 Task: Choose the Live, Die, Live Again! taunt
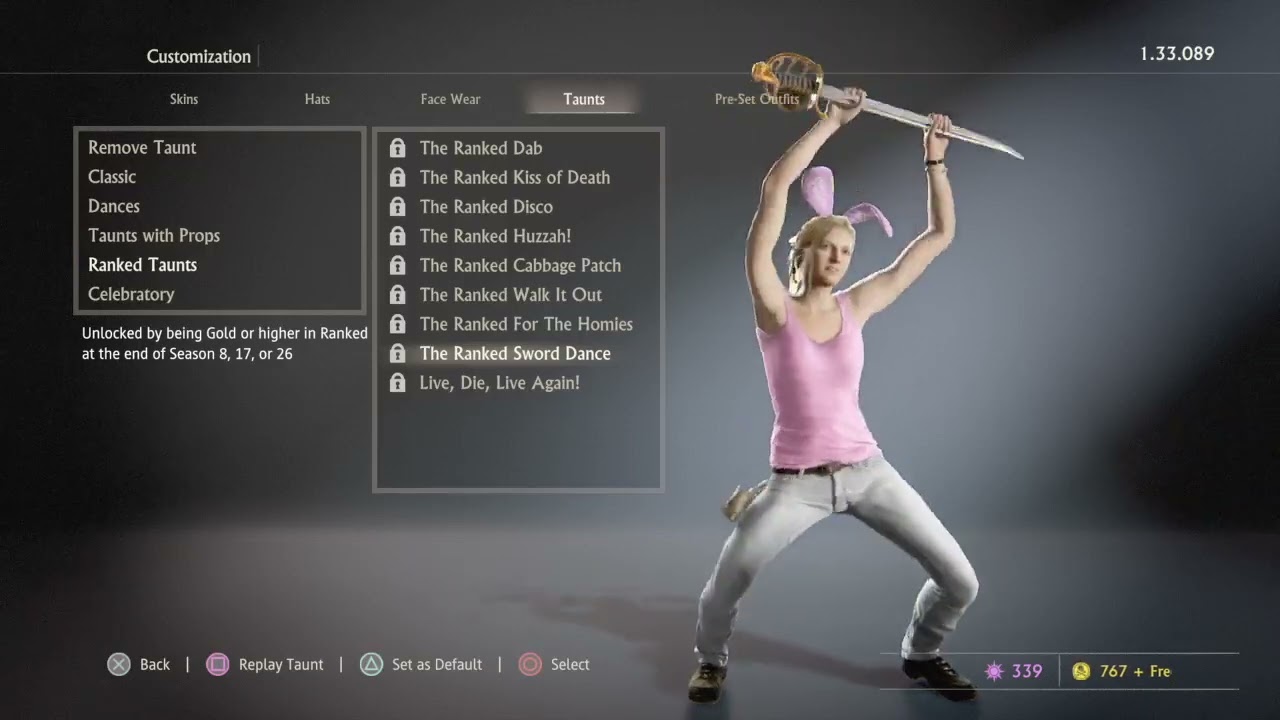click(x=499, y=383)
